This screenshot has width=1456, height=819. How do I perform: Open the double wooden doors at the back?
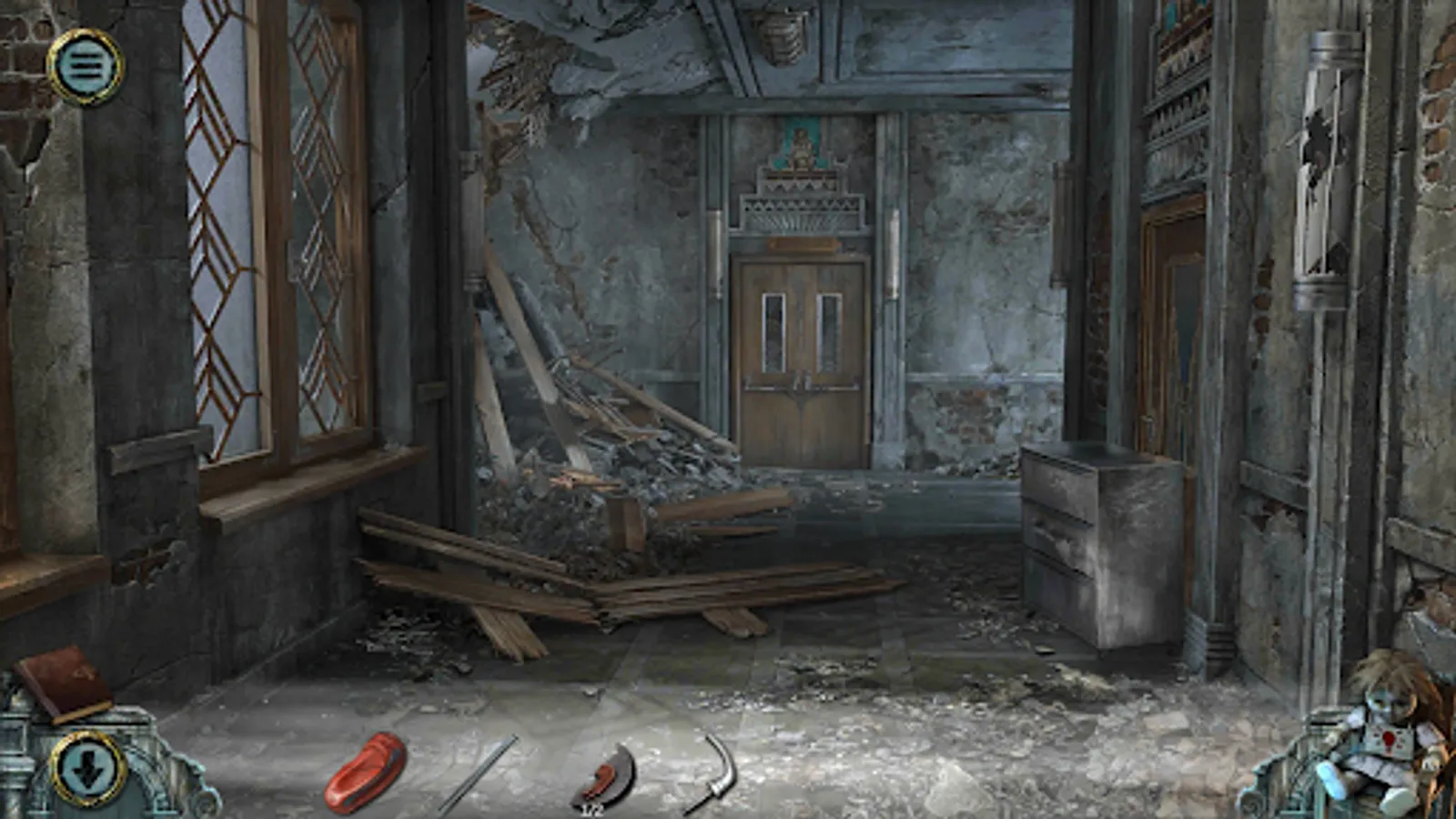click(x=801, y=364)
